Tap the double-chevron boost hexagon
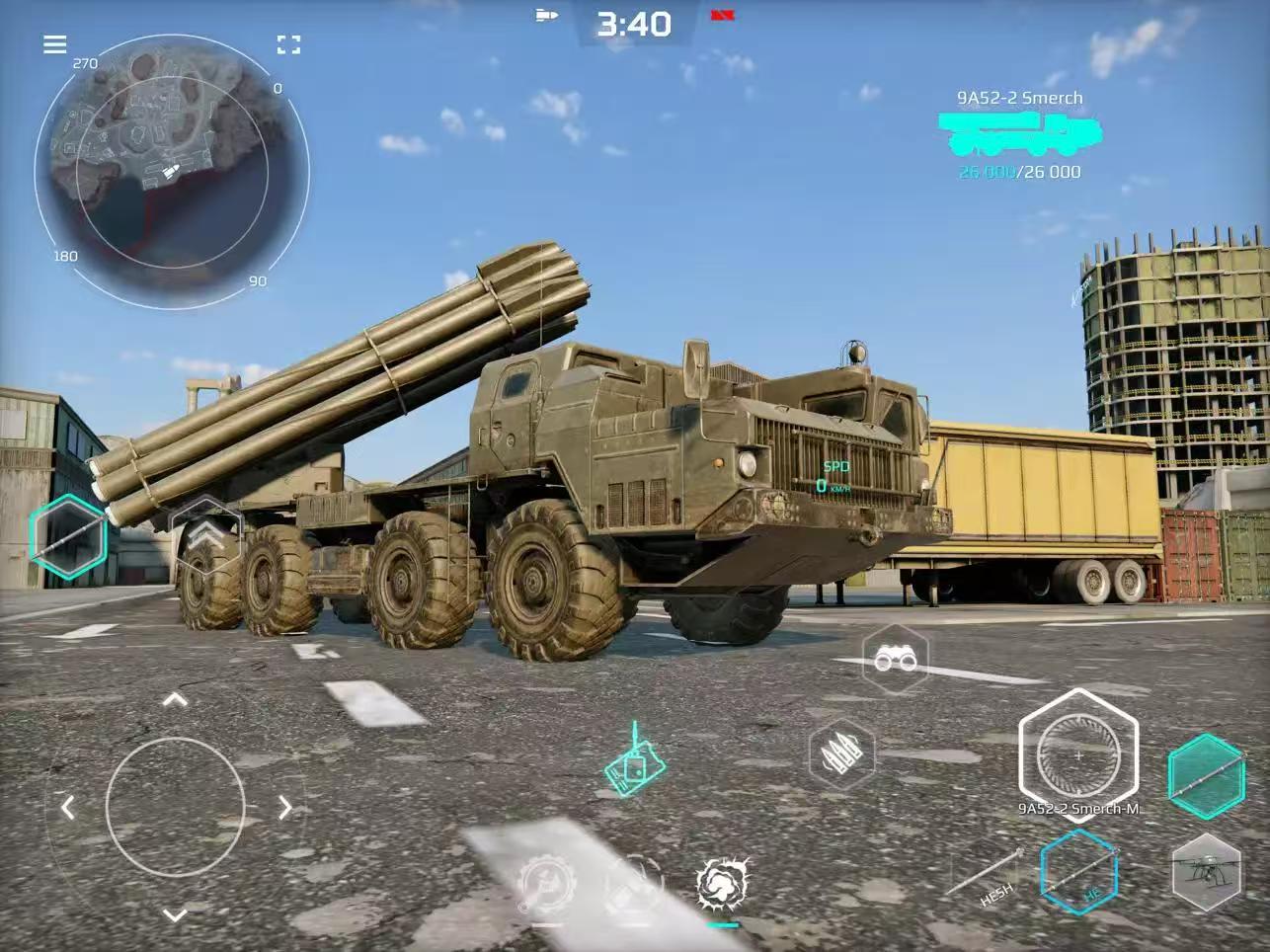 click(x=205, y=534)
